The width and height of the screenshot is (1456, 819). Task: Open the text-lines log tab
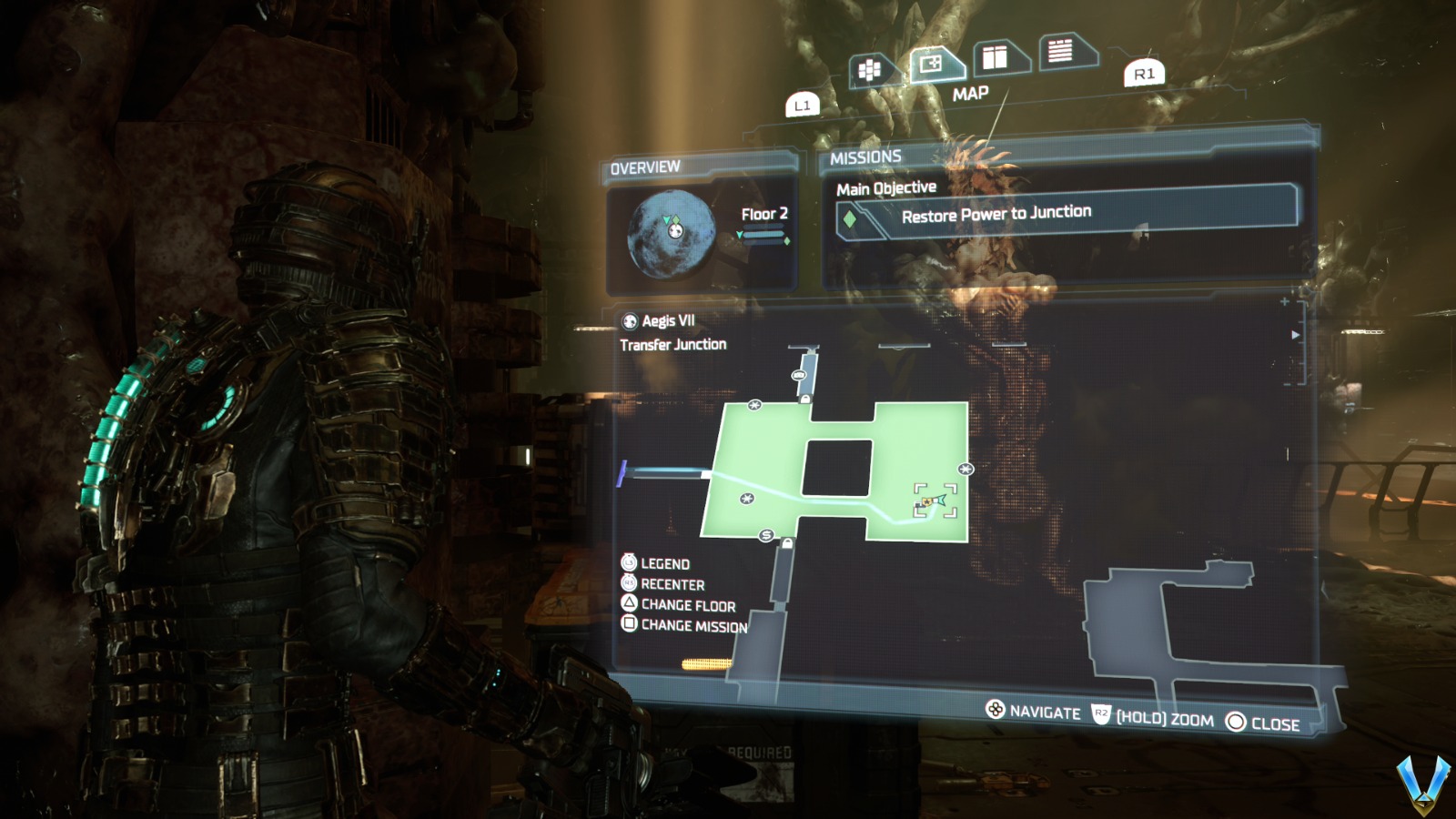click(x=1061, y=51)
